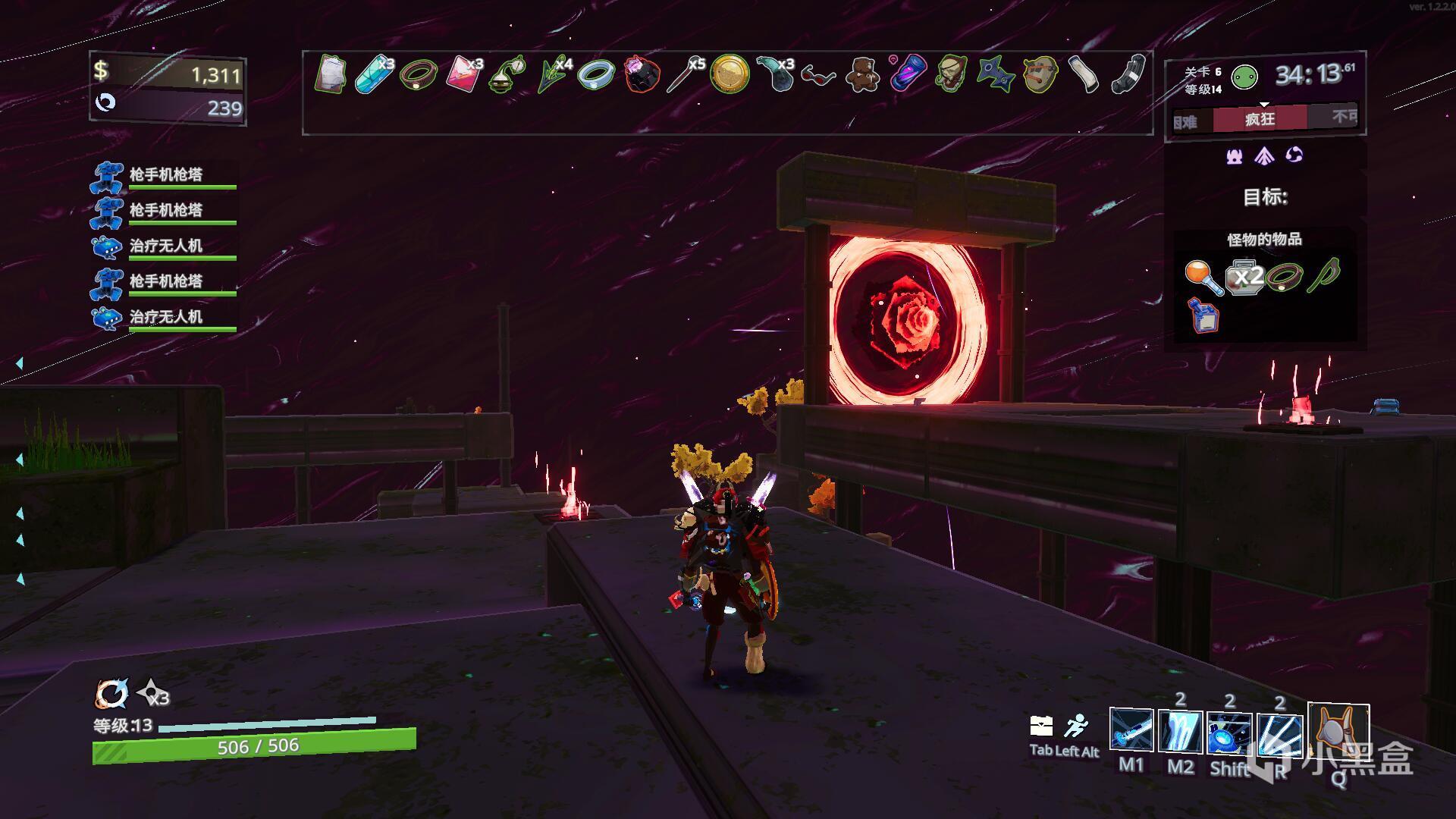Click the blue fuel canister monster item

pos(1204,315)
